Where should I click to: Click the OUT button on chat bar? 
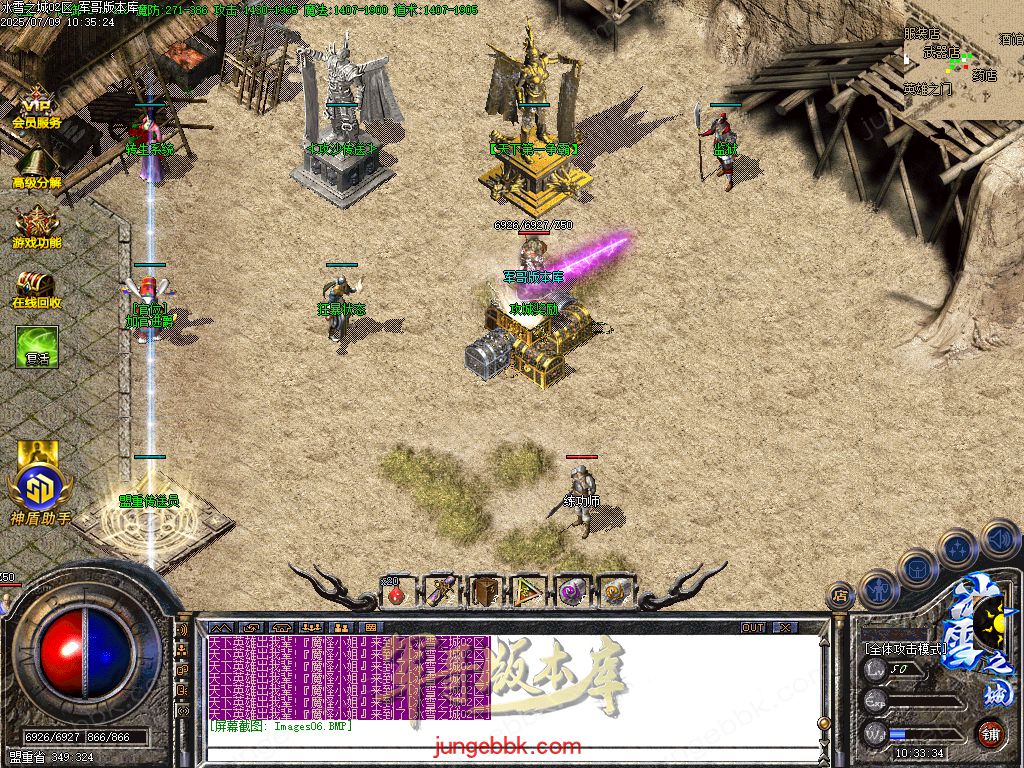tap(753, 628)
